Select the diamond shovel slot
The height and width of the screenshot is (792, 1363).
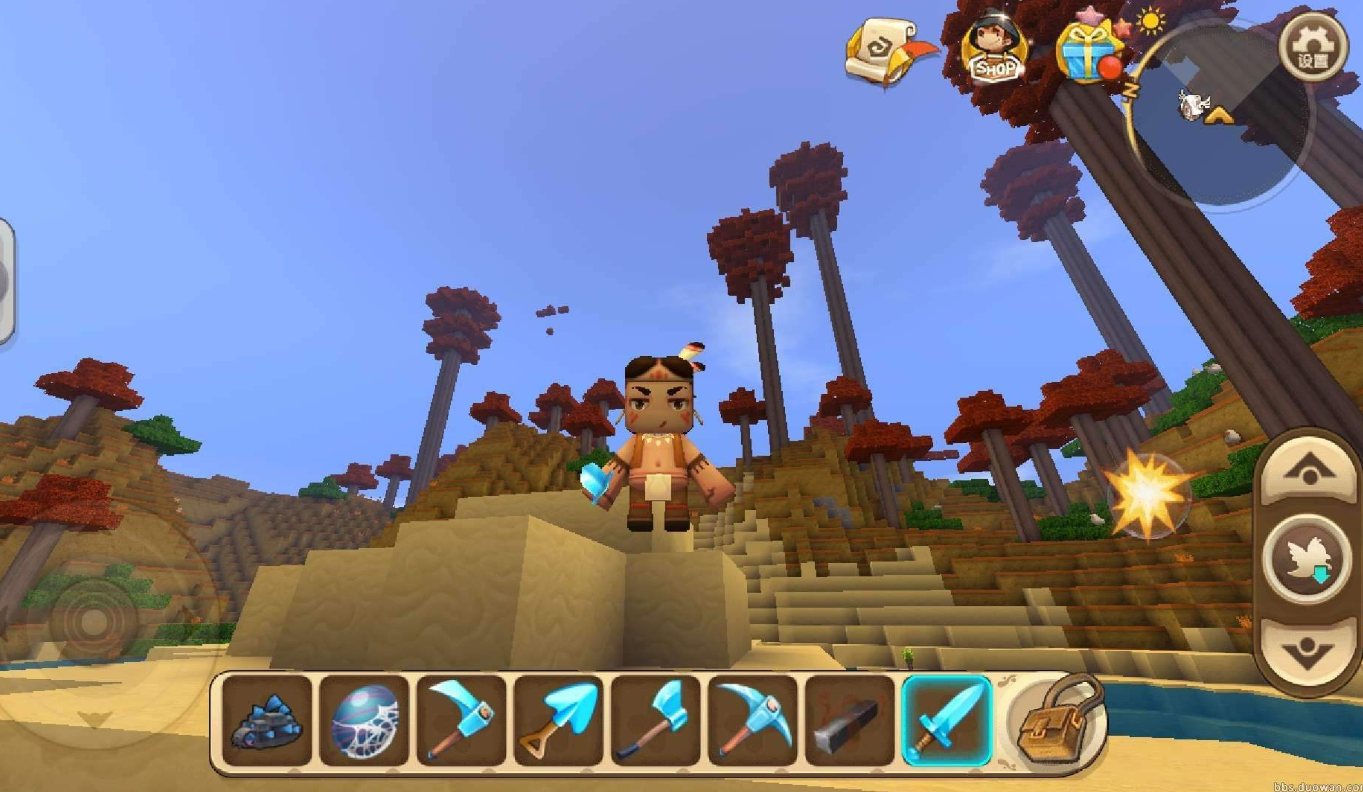(558, 720)
